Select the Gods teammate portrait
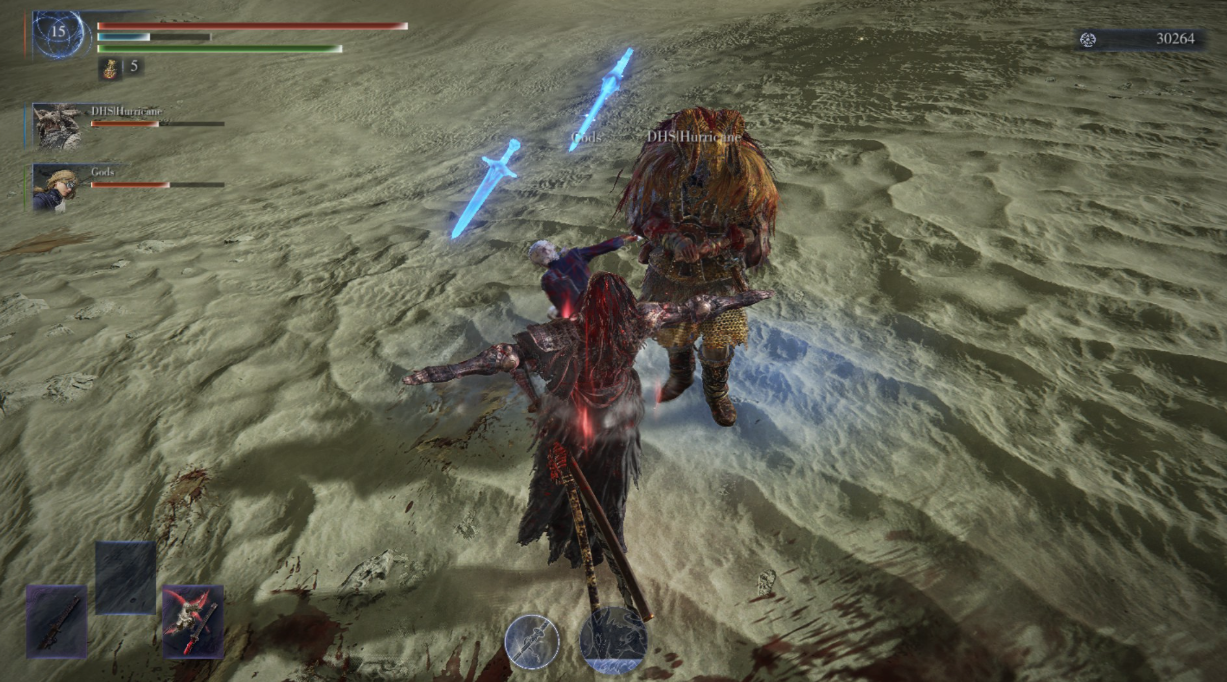The image size is (1227, 682). (56, 187)
